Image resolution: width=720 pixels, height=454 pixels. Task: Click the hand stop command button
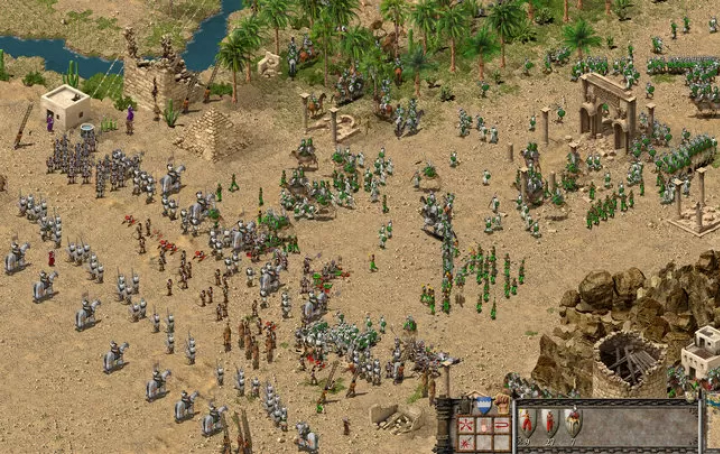click(x=484, y=425)
